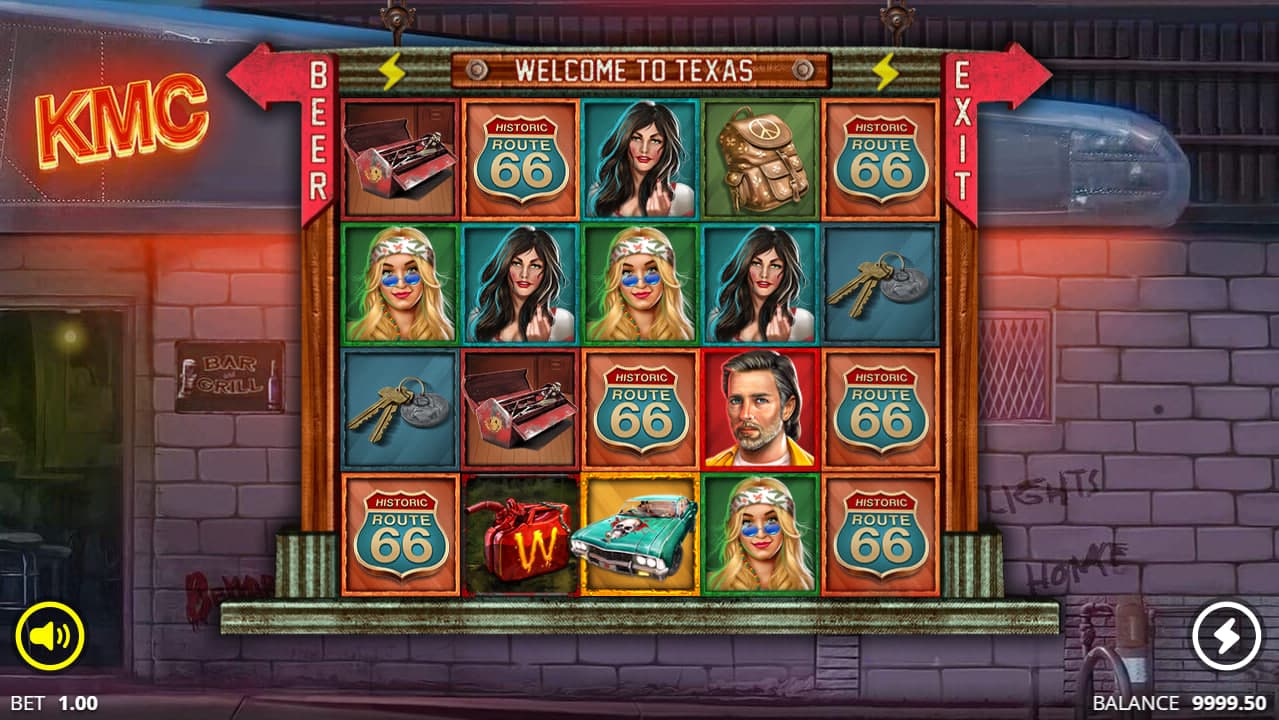Screen dimensions: 1279x720
Task: Open the BET 1.00 amount selector
Action: pyautogui.click(x=55, y=703)
